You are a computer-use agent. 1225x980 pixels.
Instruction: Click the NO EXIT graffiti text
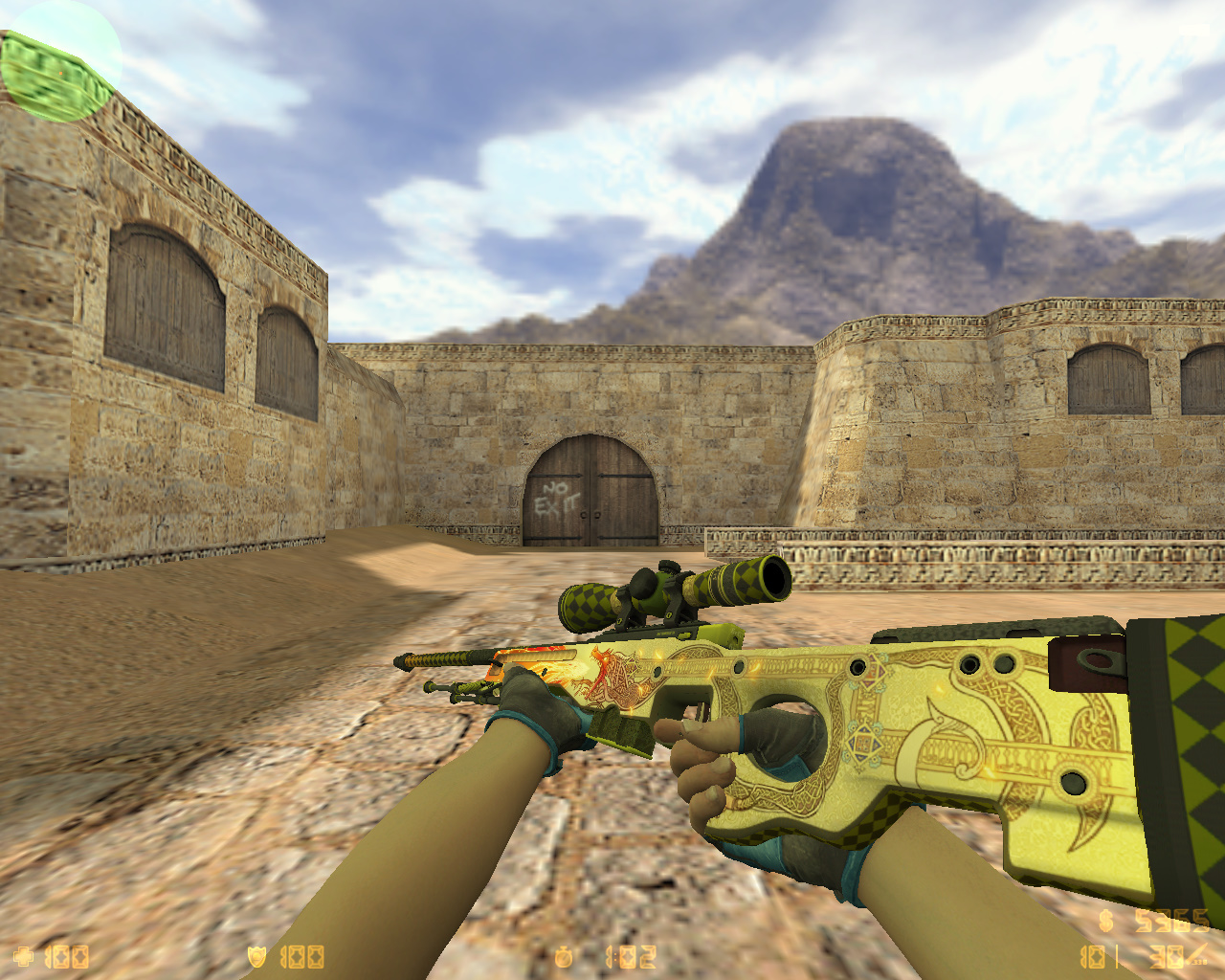(553, 497)
